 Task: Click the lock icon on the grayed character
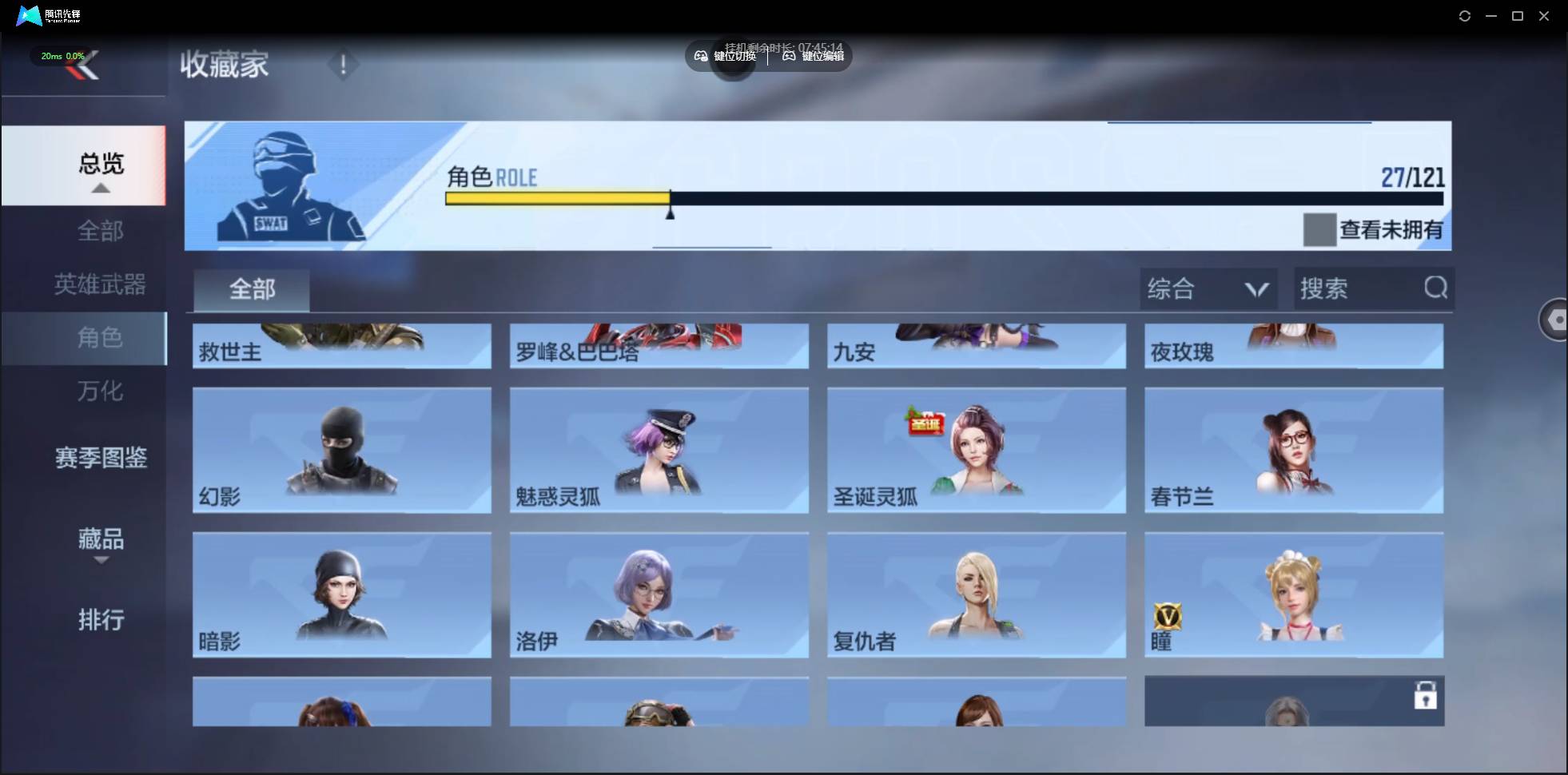(1426, 697)
